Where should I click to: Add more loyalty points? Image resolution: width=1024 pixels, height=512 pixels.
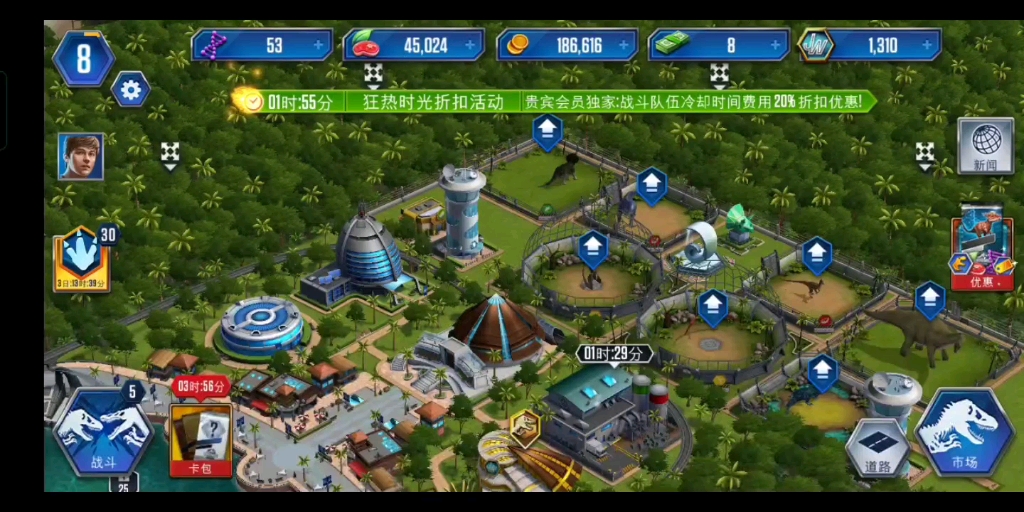tap(929, 45)
